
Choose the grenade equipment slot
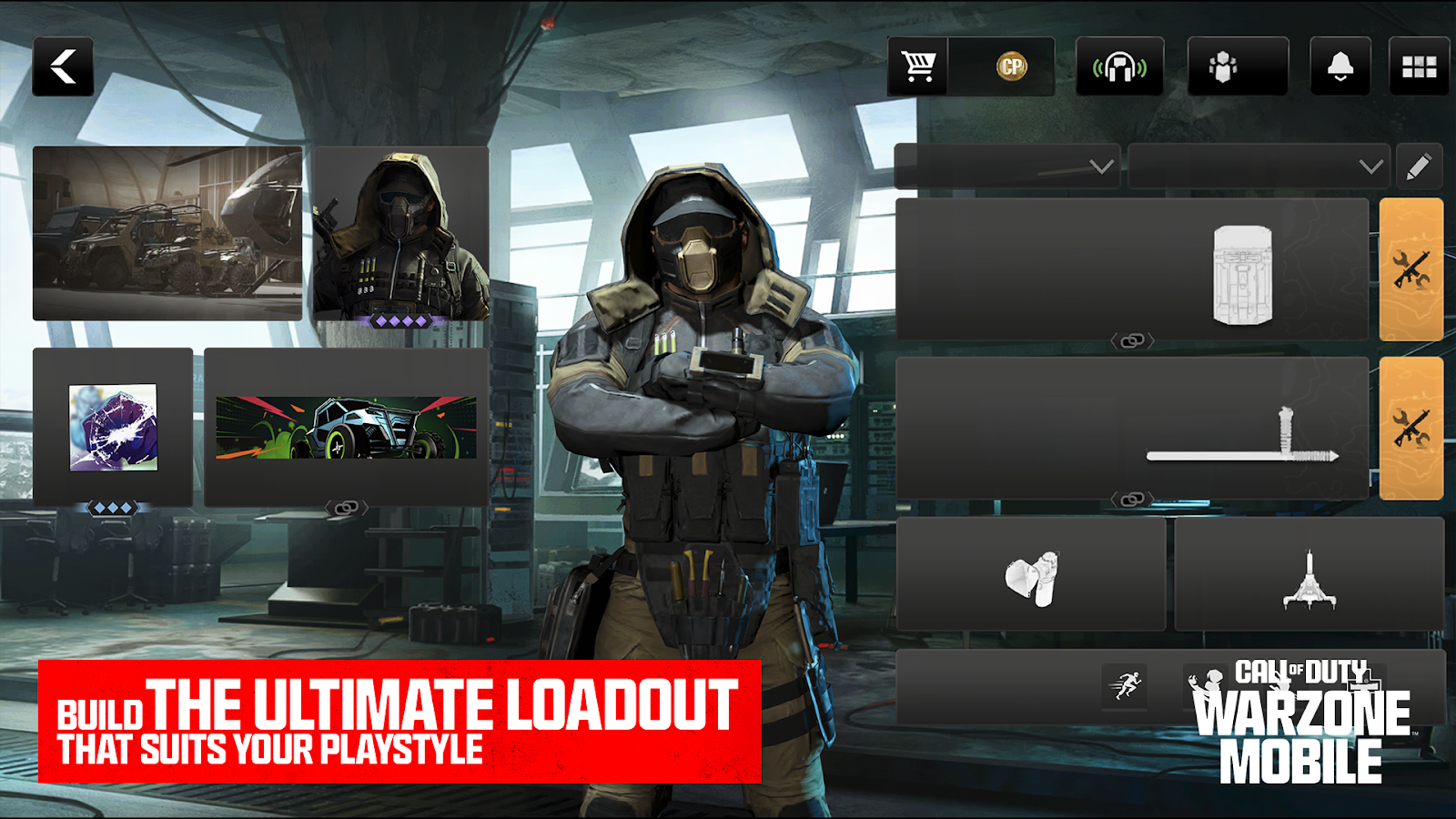pos(1031,575)
